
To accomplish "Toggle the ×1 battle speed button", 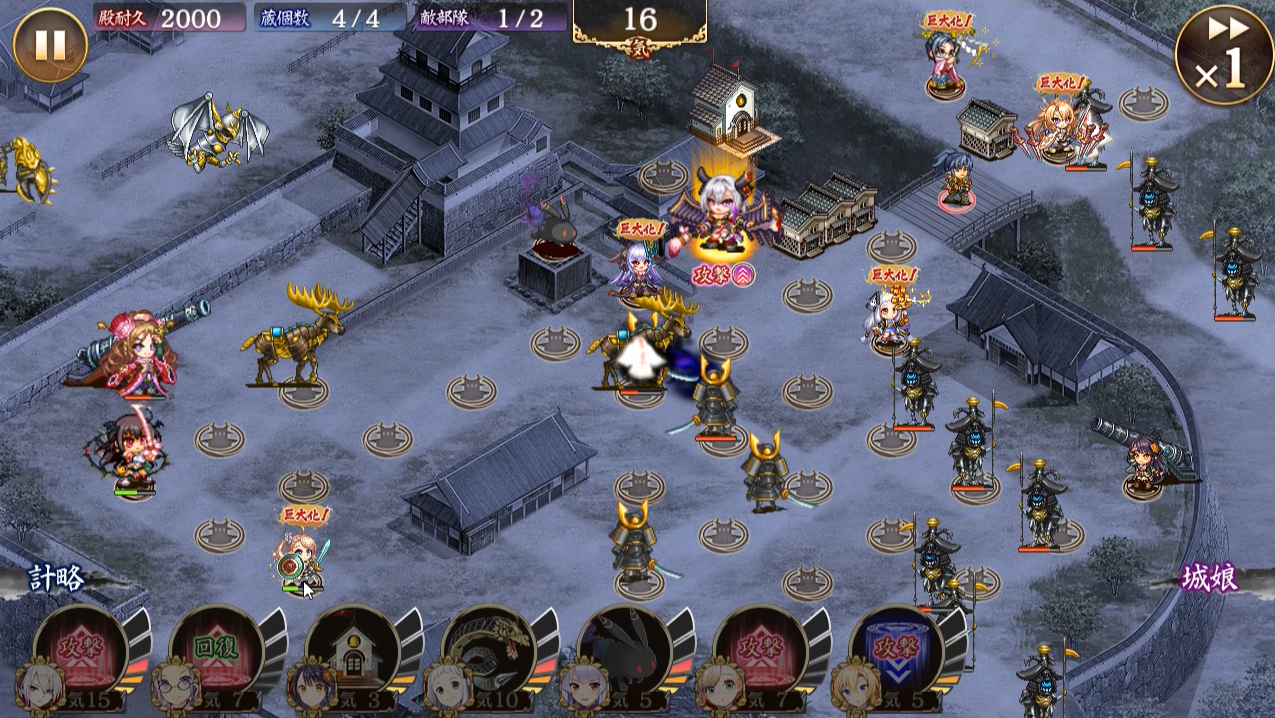I will click(x=1224, y=55).
